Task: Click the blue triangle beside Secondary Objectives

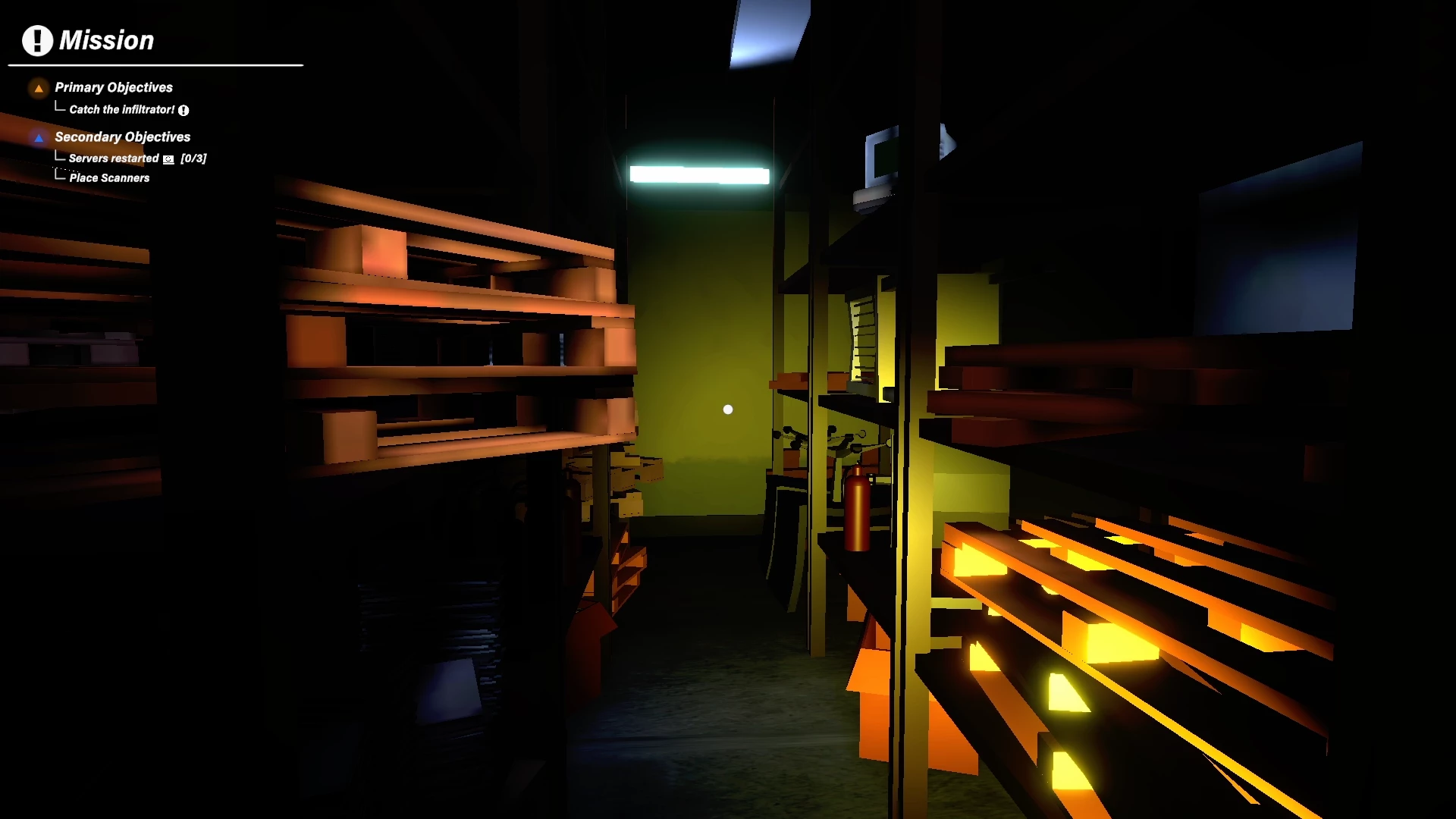Action: tap(38, 138)
